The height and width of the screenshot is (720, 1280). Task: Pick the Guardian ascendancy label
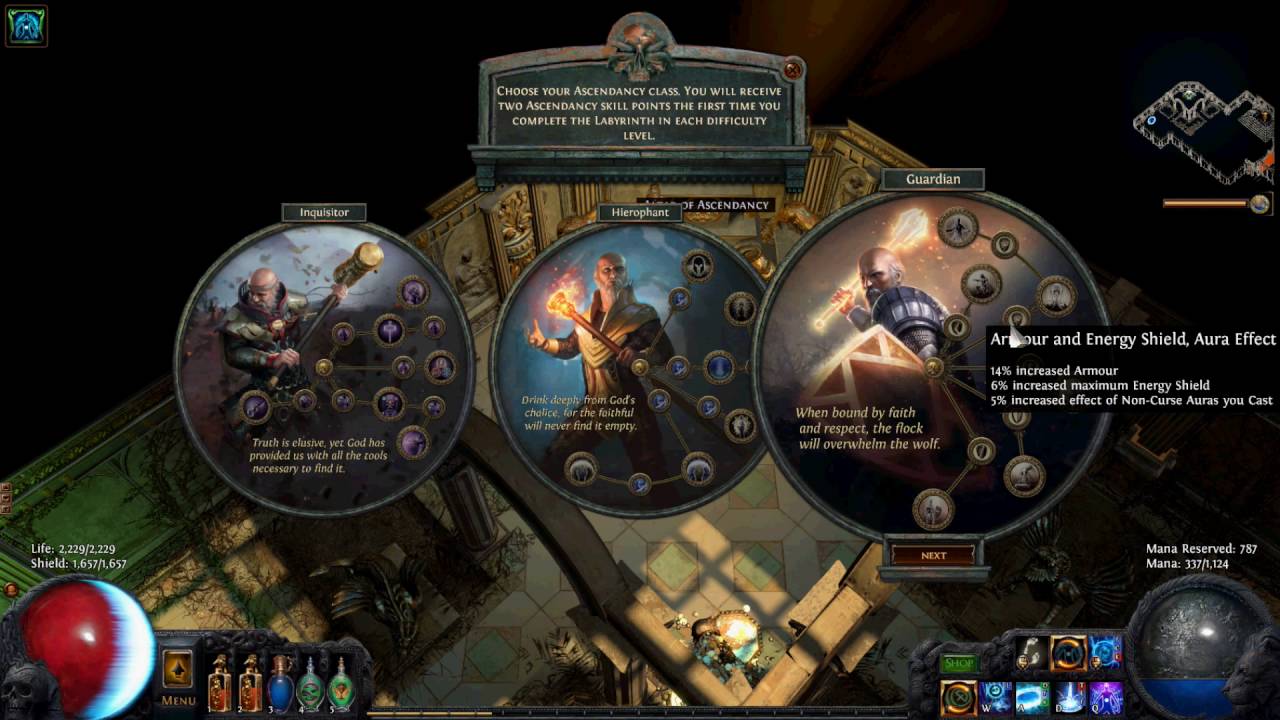point(932,179)
